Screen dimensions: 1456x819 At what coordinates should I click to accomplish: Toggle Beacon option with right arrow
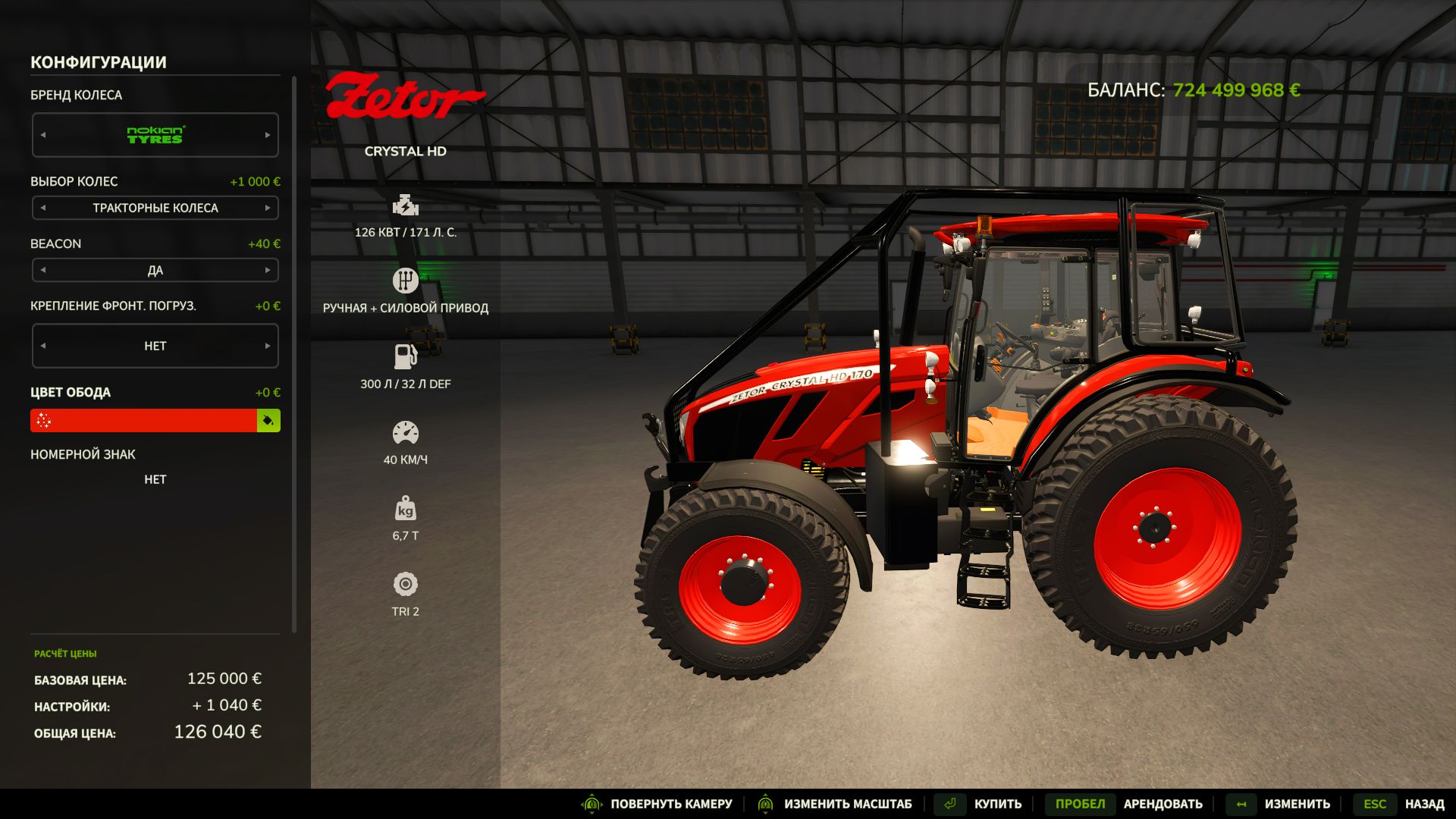(x=268, y=270)
